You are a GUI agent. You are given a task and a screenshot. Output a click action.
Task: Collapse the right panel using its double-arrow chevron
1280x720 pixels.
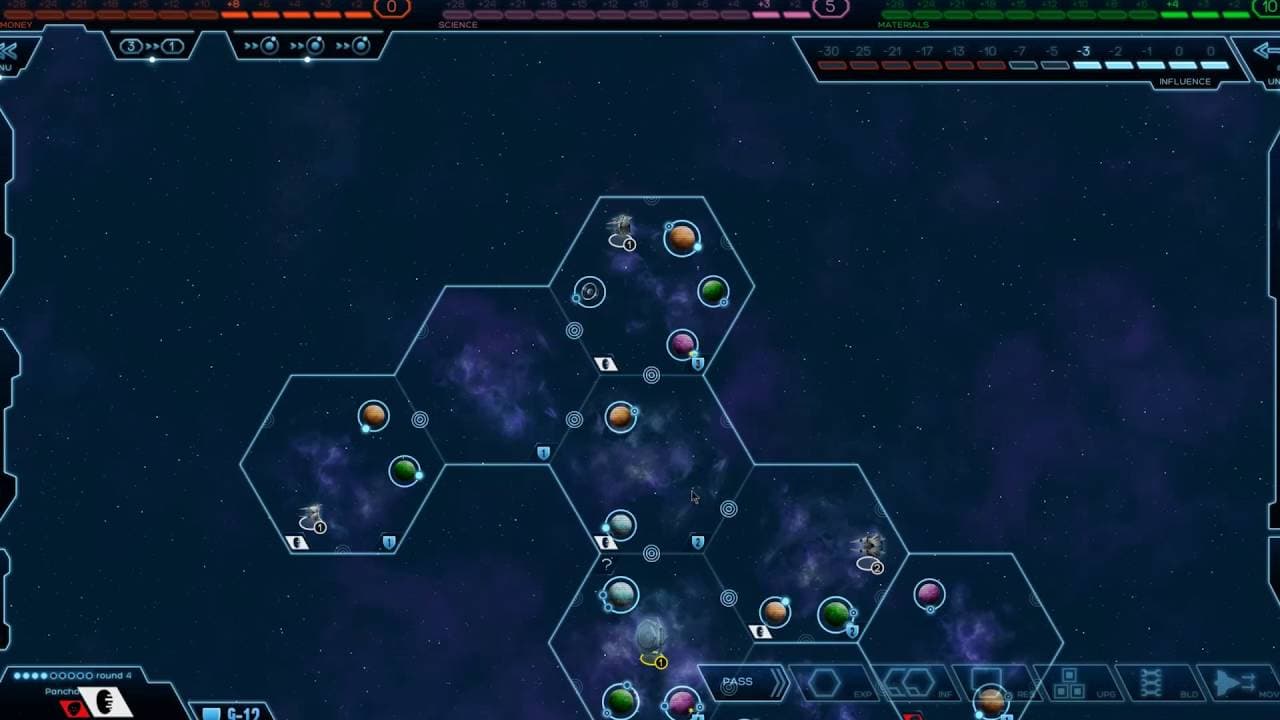(x=1266, y=51)
